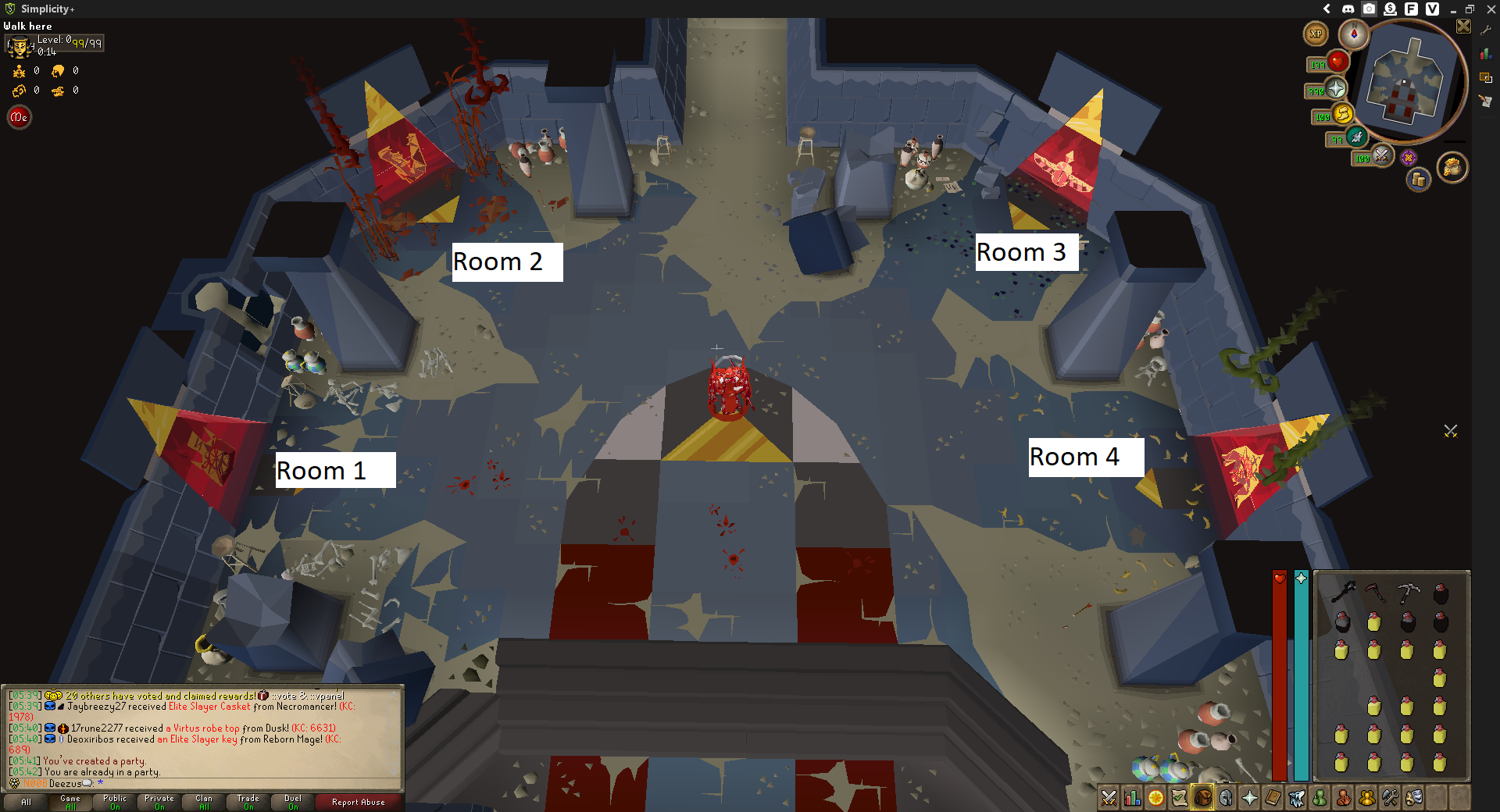The height and width of the screenshot is (812, 1500).
Task: Open the Combat Options crossed-swords tab
Action: coord(1109,798)
